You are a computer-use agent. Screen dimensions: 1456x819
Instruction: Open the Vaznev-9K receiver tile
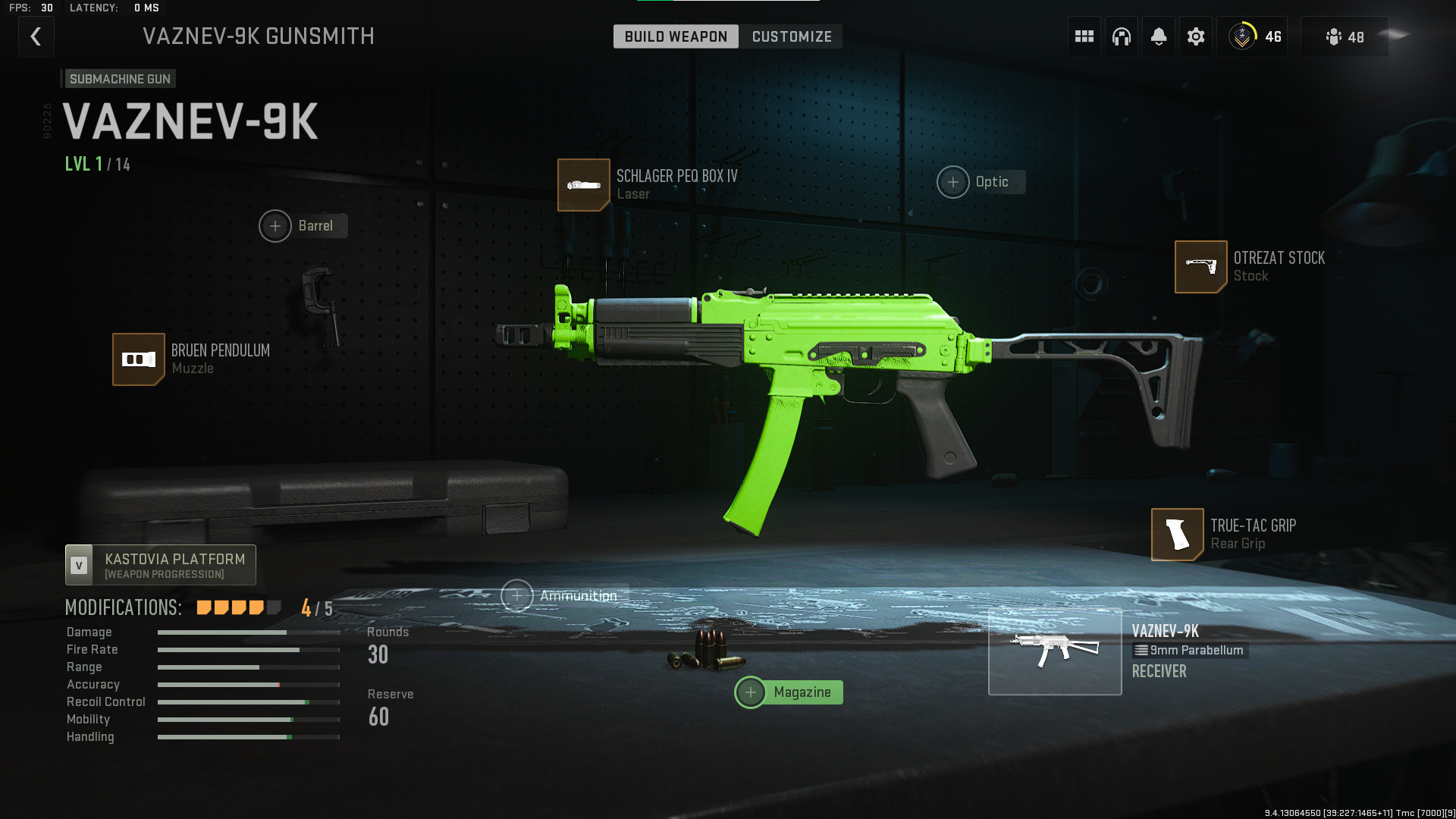click(1055, 651)
